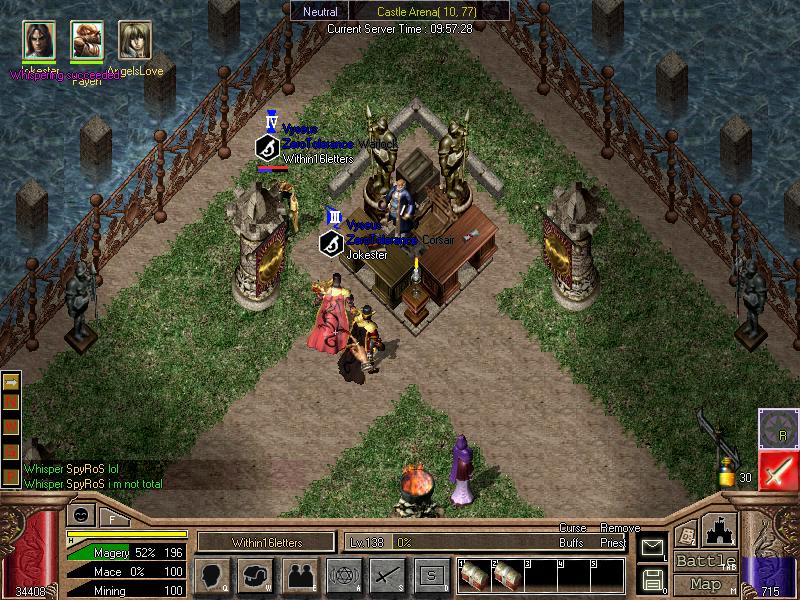Open the magic hexagram spell icon
The height and width of the screenshot is (600, 800).
[343, 575]
